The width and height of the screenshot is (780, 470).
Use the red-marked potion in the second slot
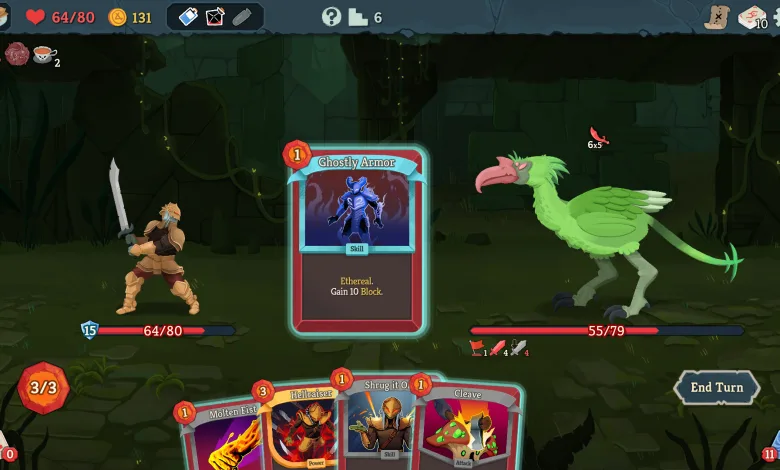[x=215, y=16]
